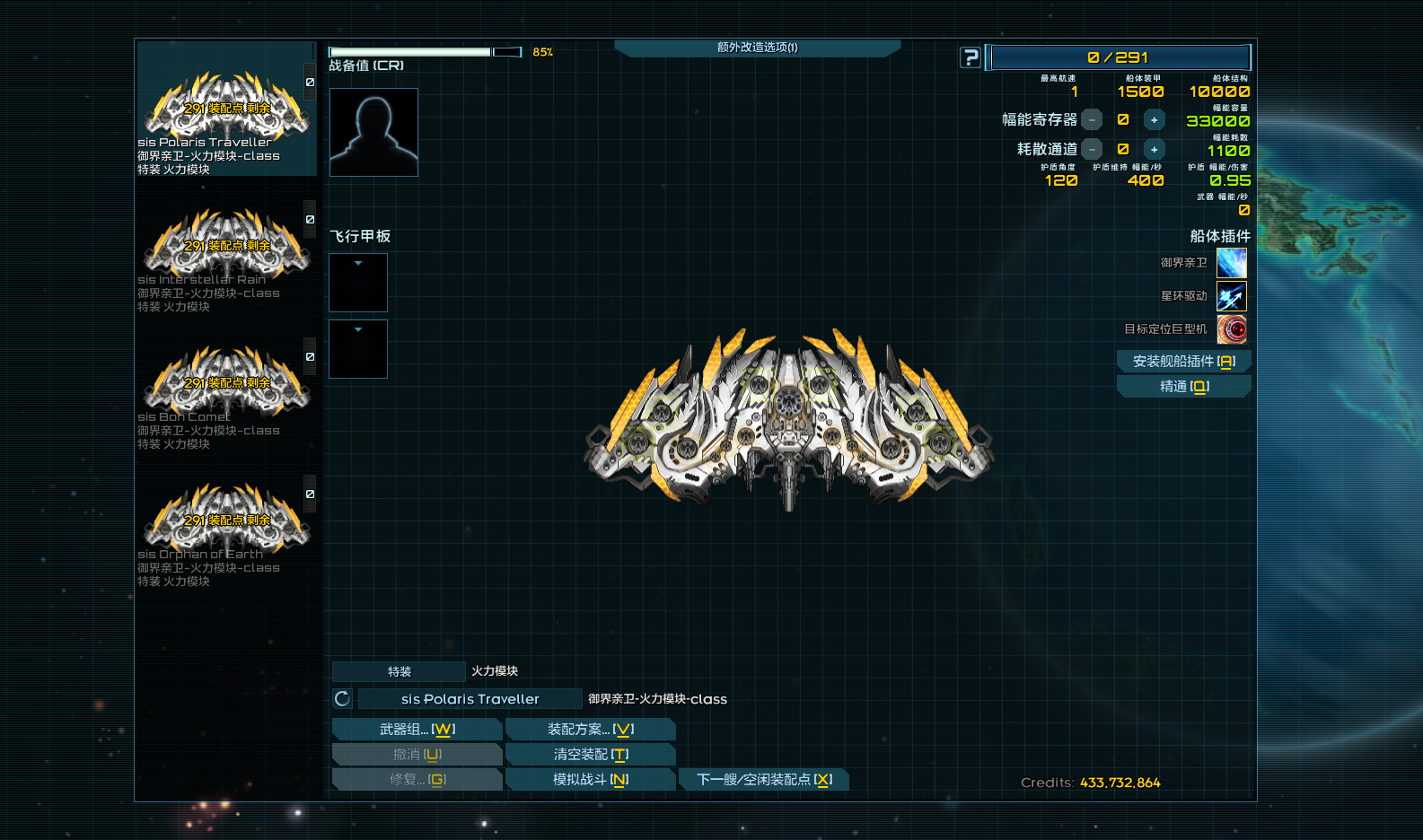Click the 精通 mastery button
This screenshot has width=1423, height=840.
pos(1183,386)
